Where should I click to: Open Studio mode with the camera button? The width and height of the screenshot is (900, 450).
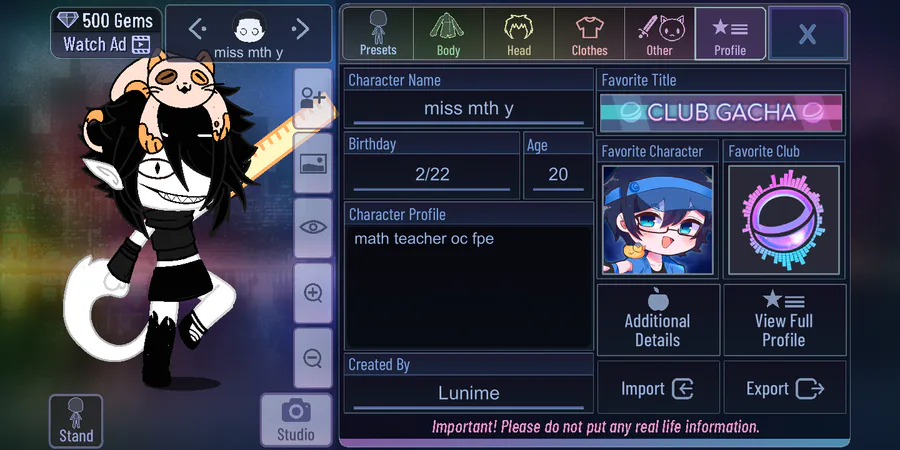click(295, 420)
